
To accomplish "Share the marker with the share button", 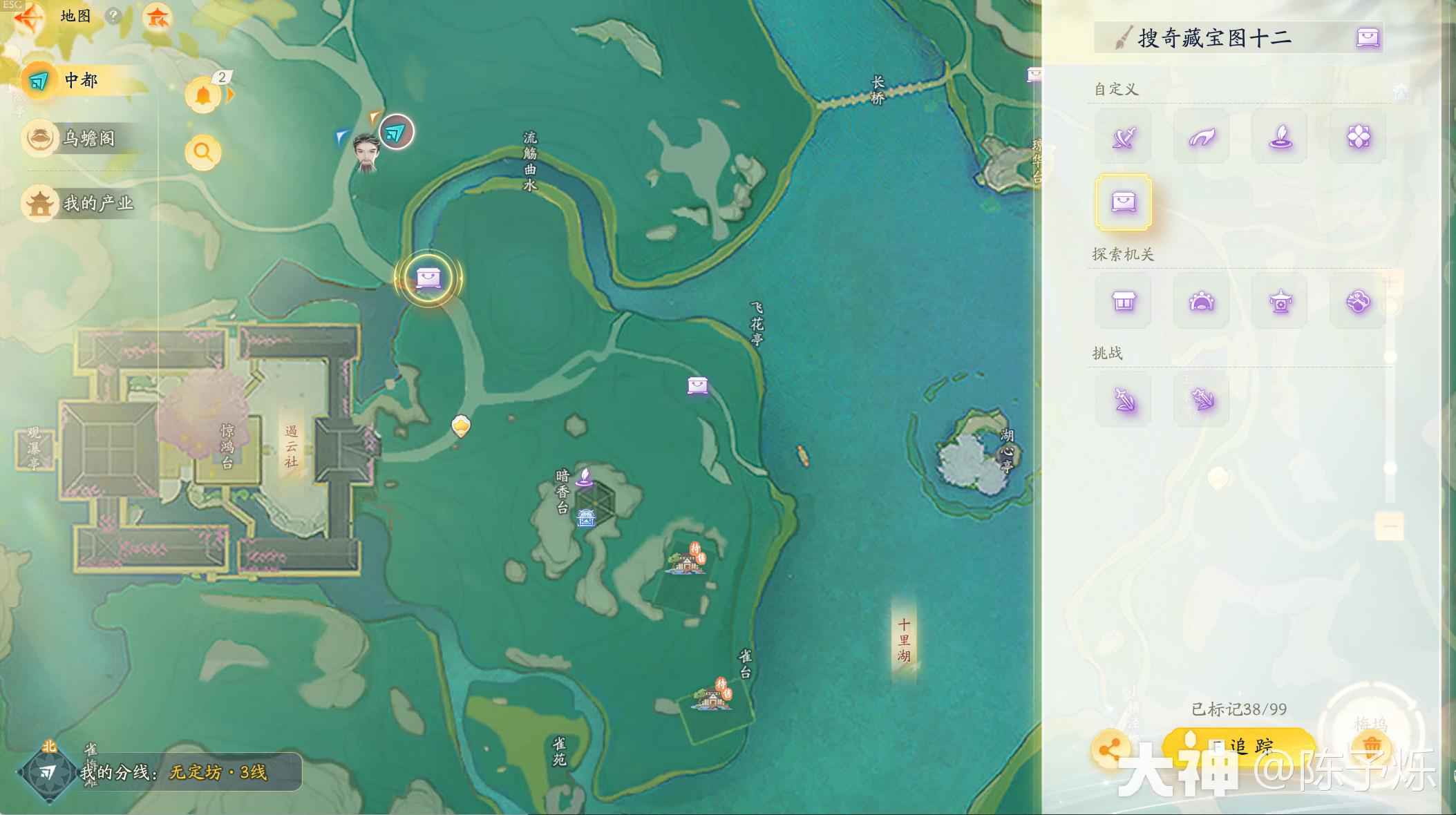I will 1110,749.
